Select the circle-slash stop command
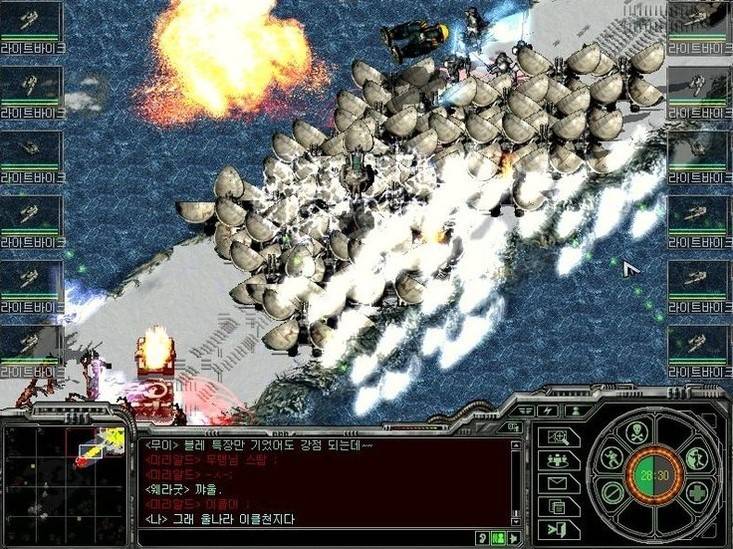The width and height of the screenshot is (733, 549). tap(614, 493)
